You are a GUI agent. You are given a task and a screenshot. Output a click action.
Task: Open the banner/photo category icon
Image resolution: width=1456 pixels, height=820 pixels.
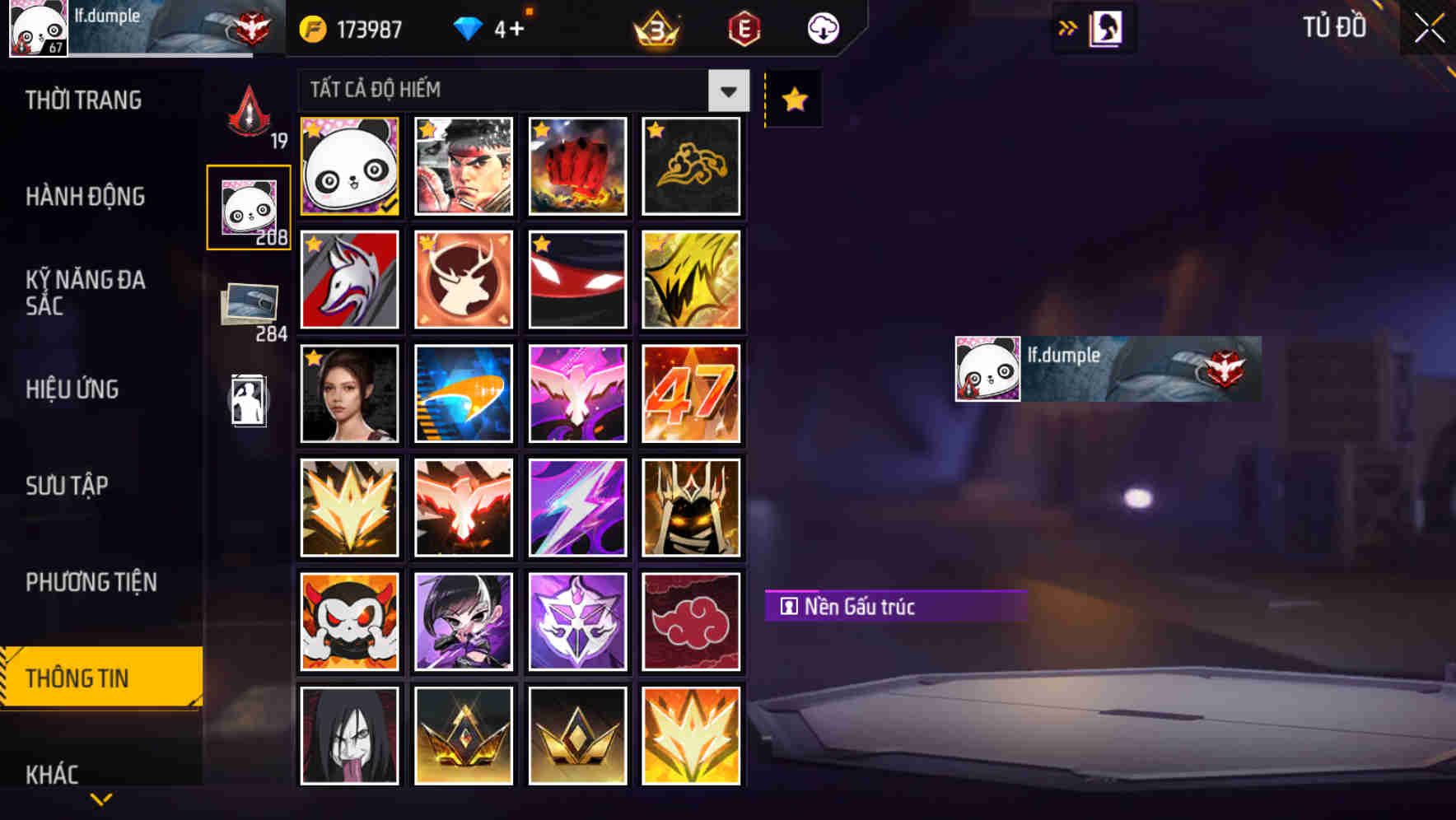click(x=248, y=305)
